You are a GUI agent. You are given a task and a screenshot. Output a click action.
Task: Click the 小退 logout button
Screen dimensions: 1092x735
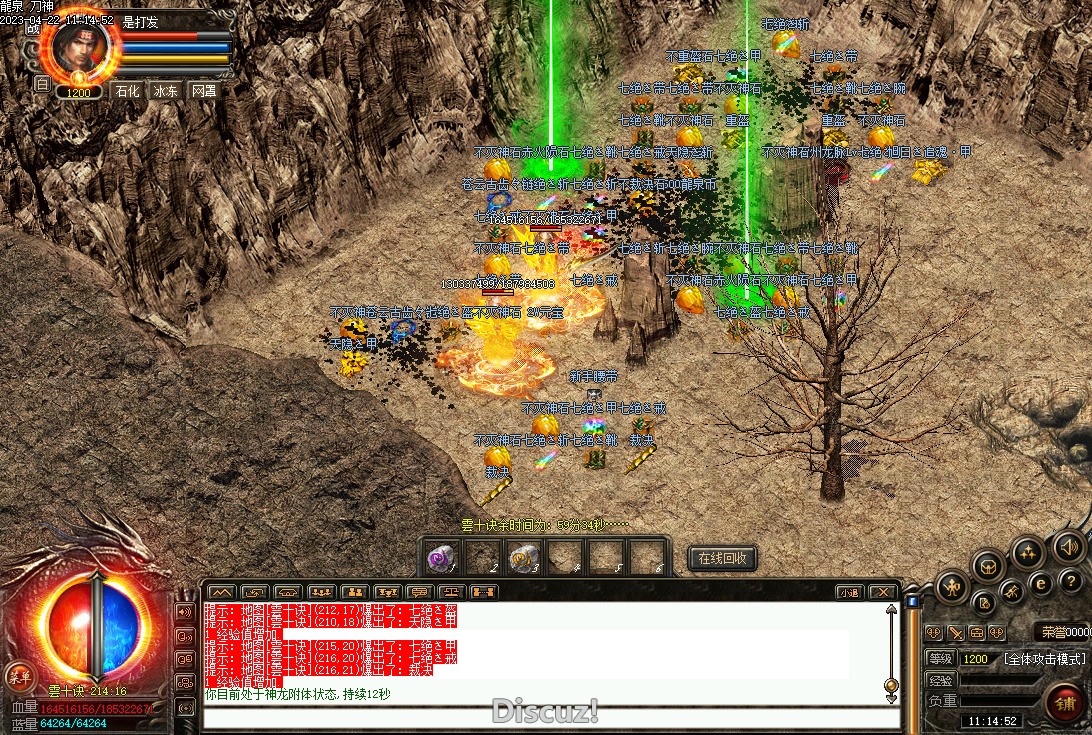[x=849, y=592]
